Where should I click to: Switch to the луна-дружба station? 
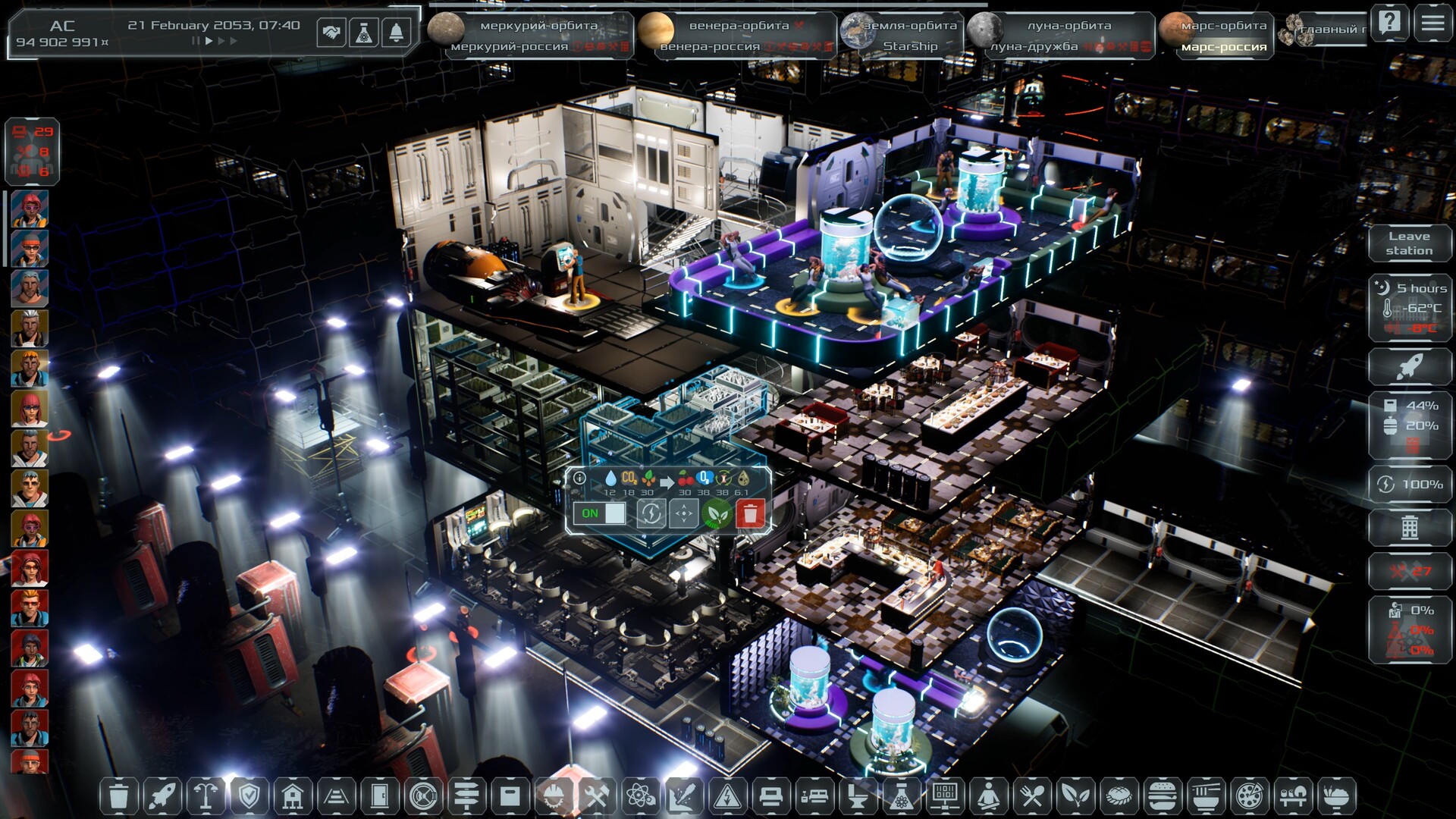coord(1033,46)
